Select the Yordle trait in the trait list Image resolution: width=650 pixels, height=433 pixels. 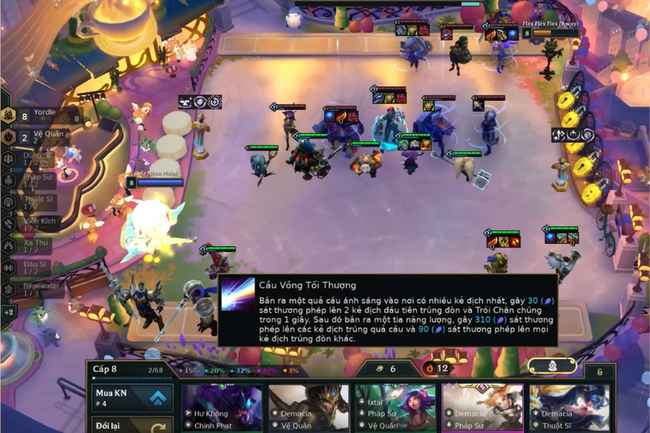click(38, 115)
